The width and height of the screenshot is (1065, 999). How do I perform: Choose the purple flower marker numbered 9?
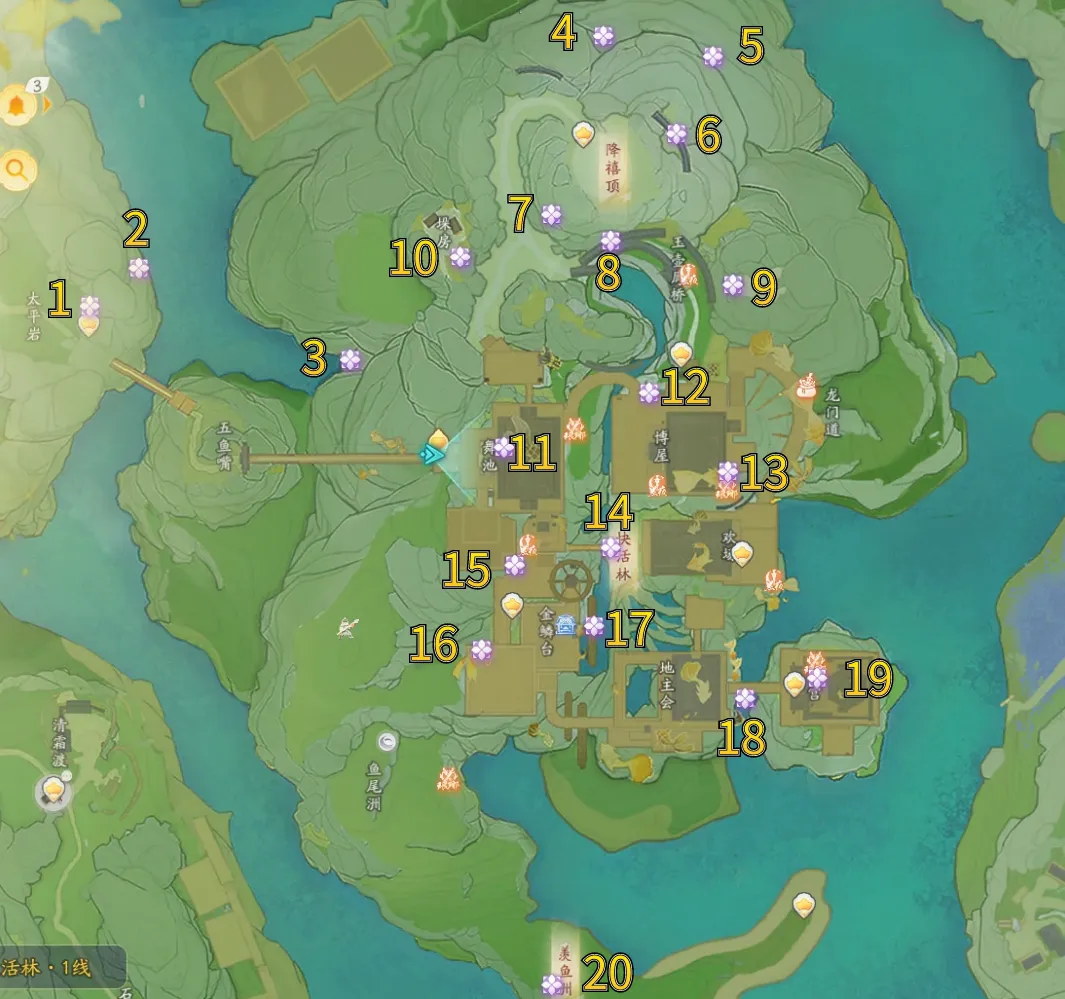733,285
